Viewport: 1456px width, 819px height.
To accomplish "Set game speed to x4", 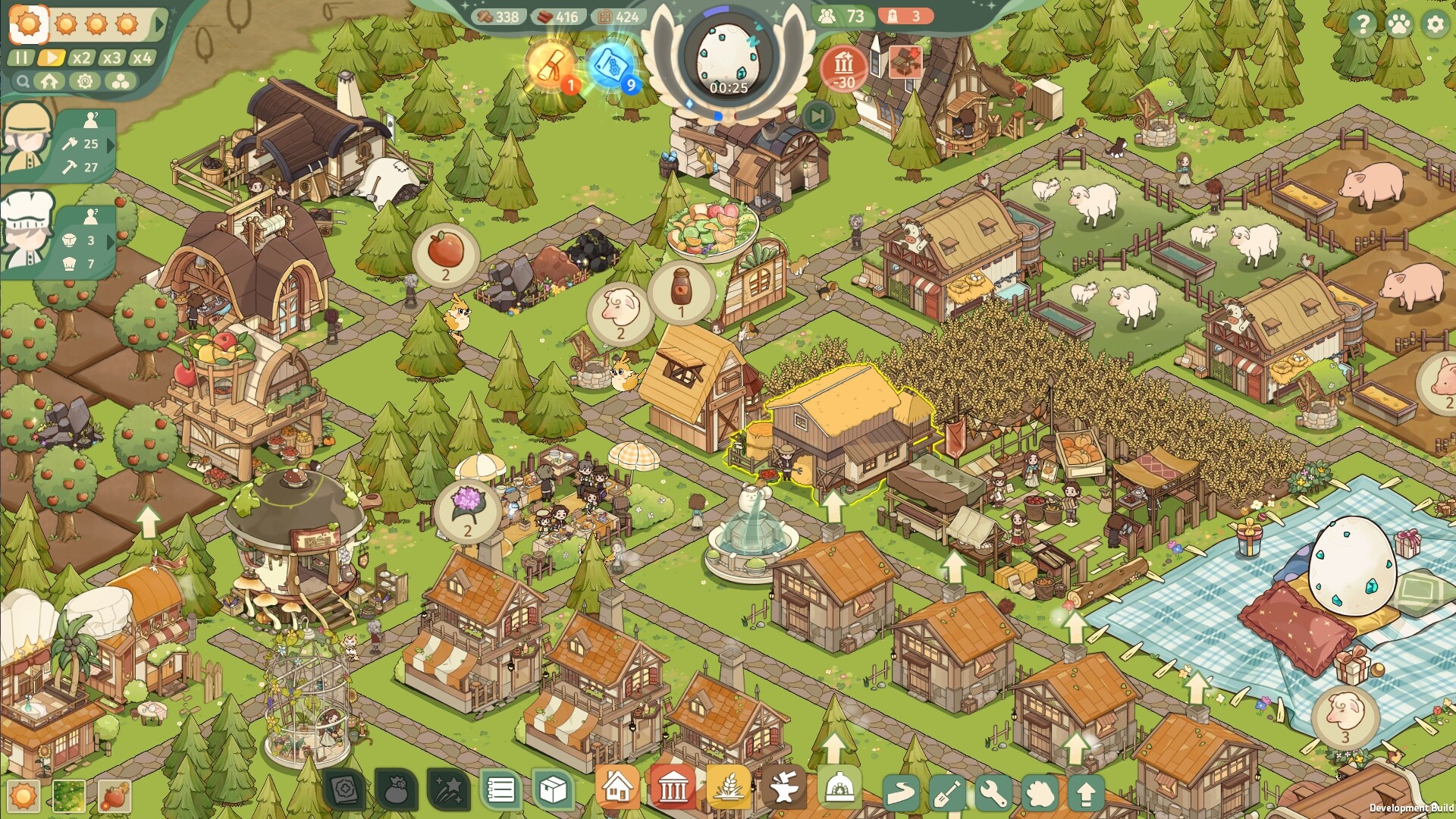I will point(142,58).
